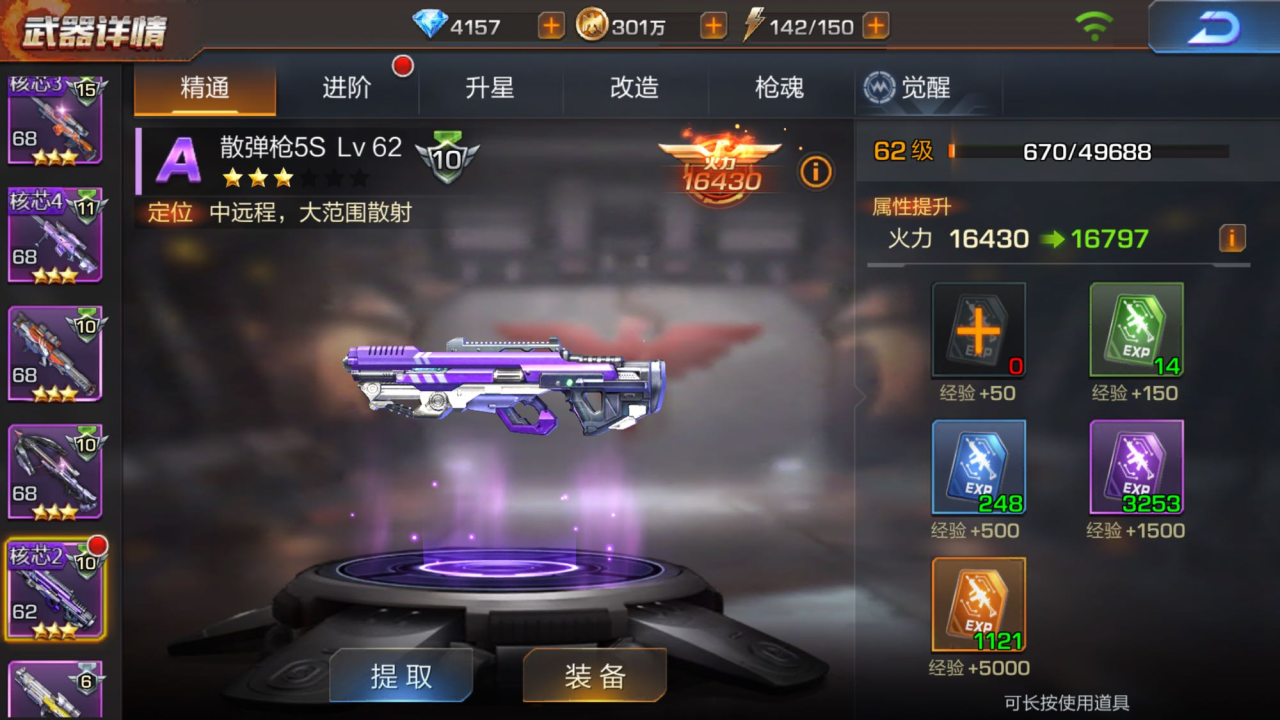Equip weapon with the 装备 button
Image resolution: width=1280 pixels, height=720 pixels.
pos(594,676)
